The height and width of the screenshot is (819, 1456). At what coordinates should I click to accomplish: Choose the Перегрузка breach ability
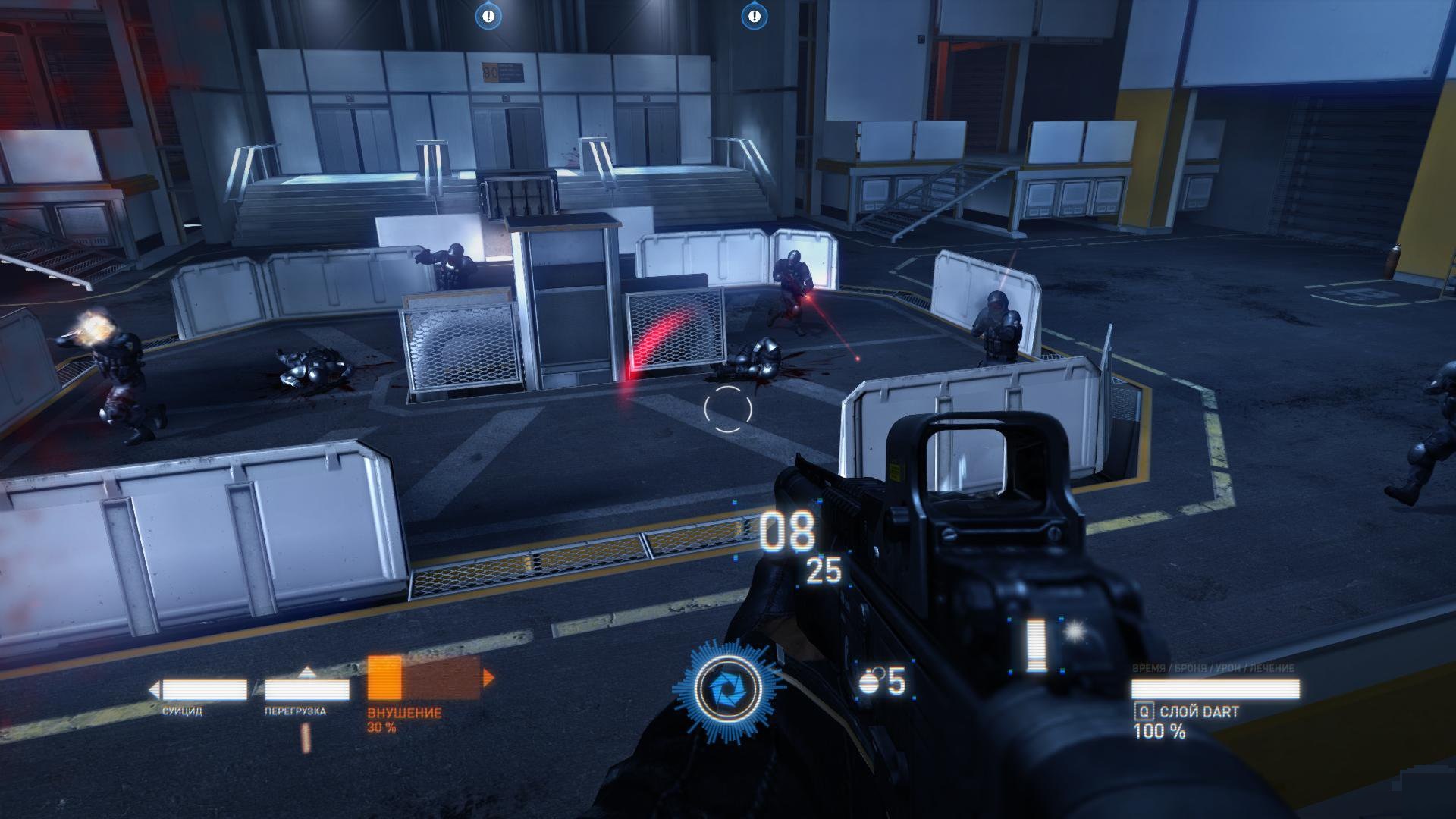(x=306, y=690)
